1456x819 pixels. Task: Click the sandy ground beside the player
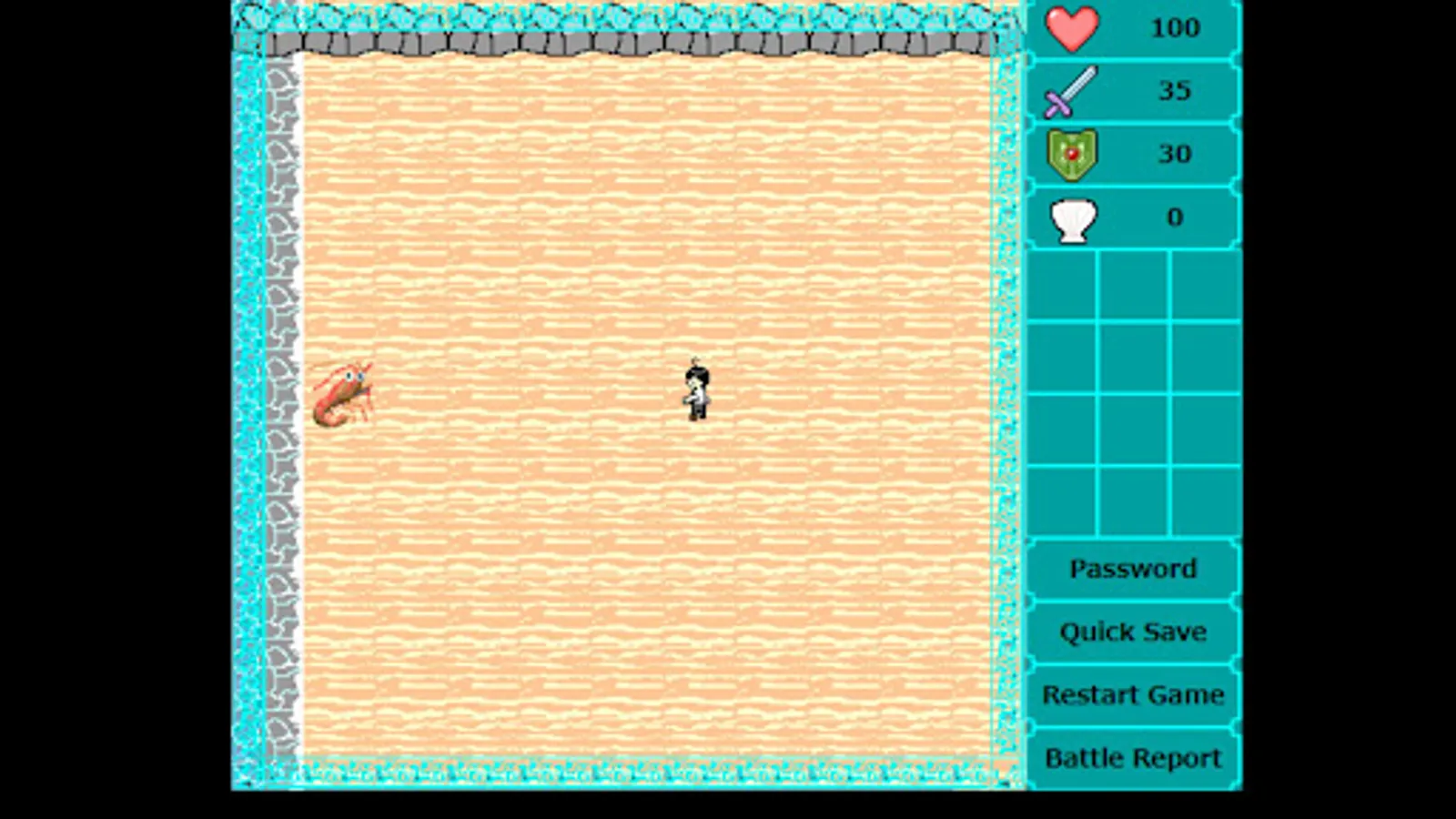[783, 391]
